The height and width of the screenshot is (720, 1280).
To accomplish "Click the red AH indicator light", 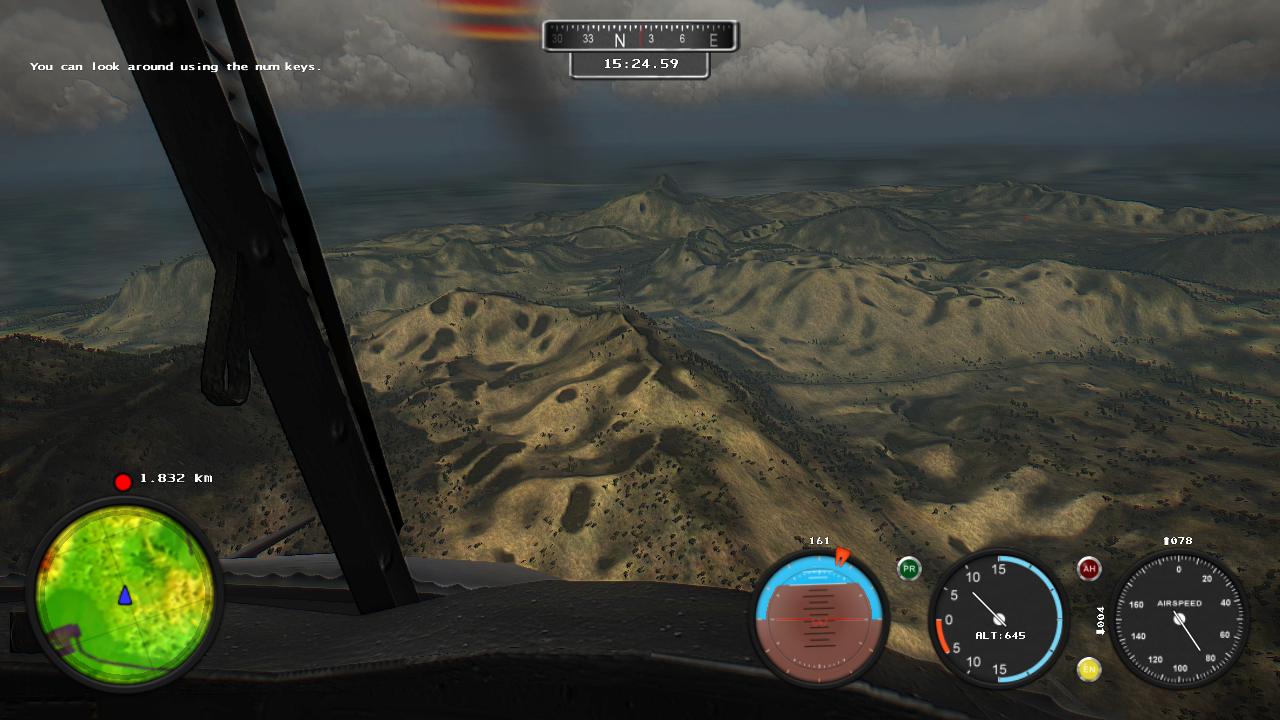I will 1089,569.
